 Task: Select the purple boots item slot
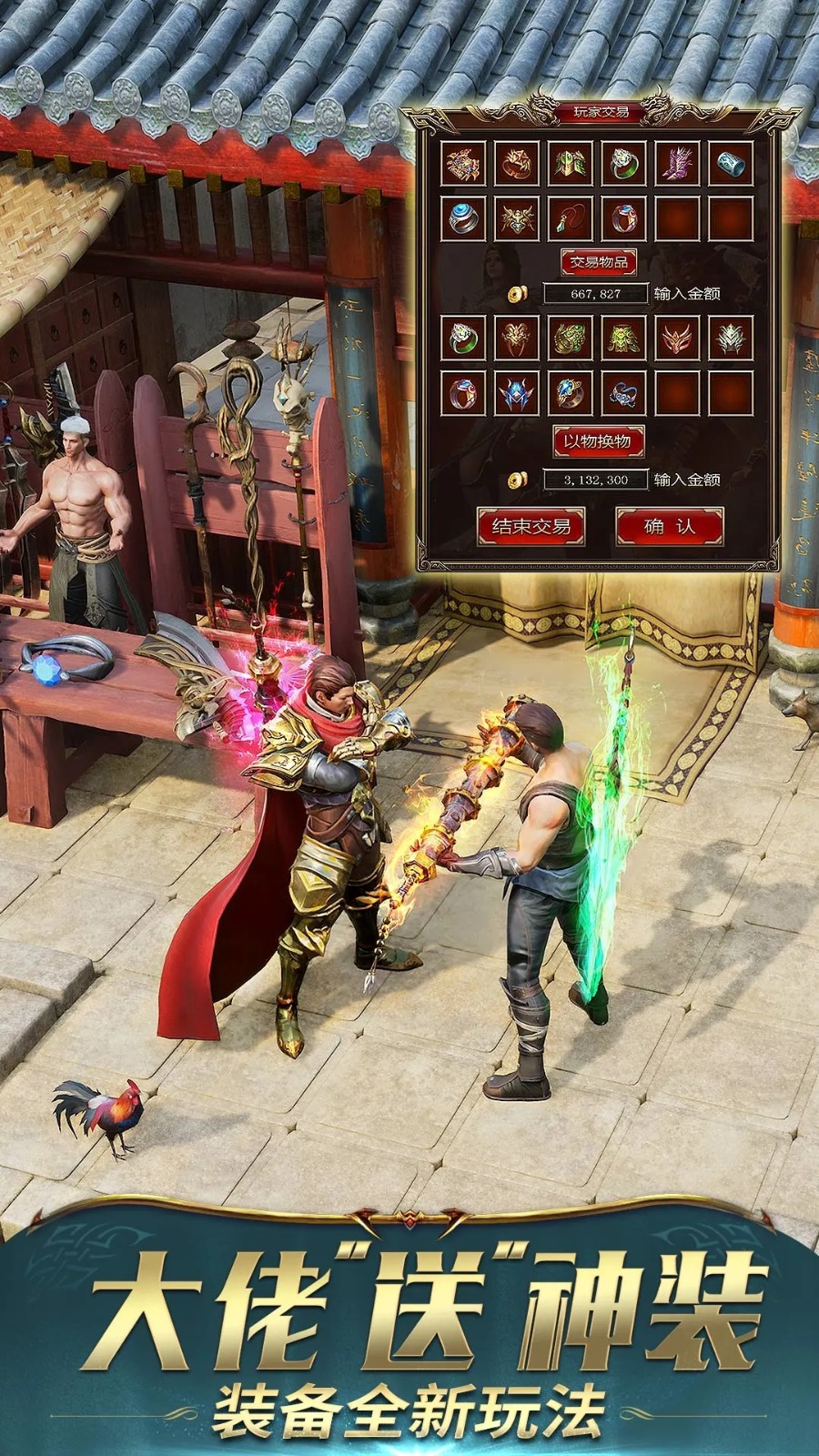(x=677, y=164)
